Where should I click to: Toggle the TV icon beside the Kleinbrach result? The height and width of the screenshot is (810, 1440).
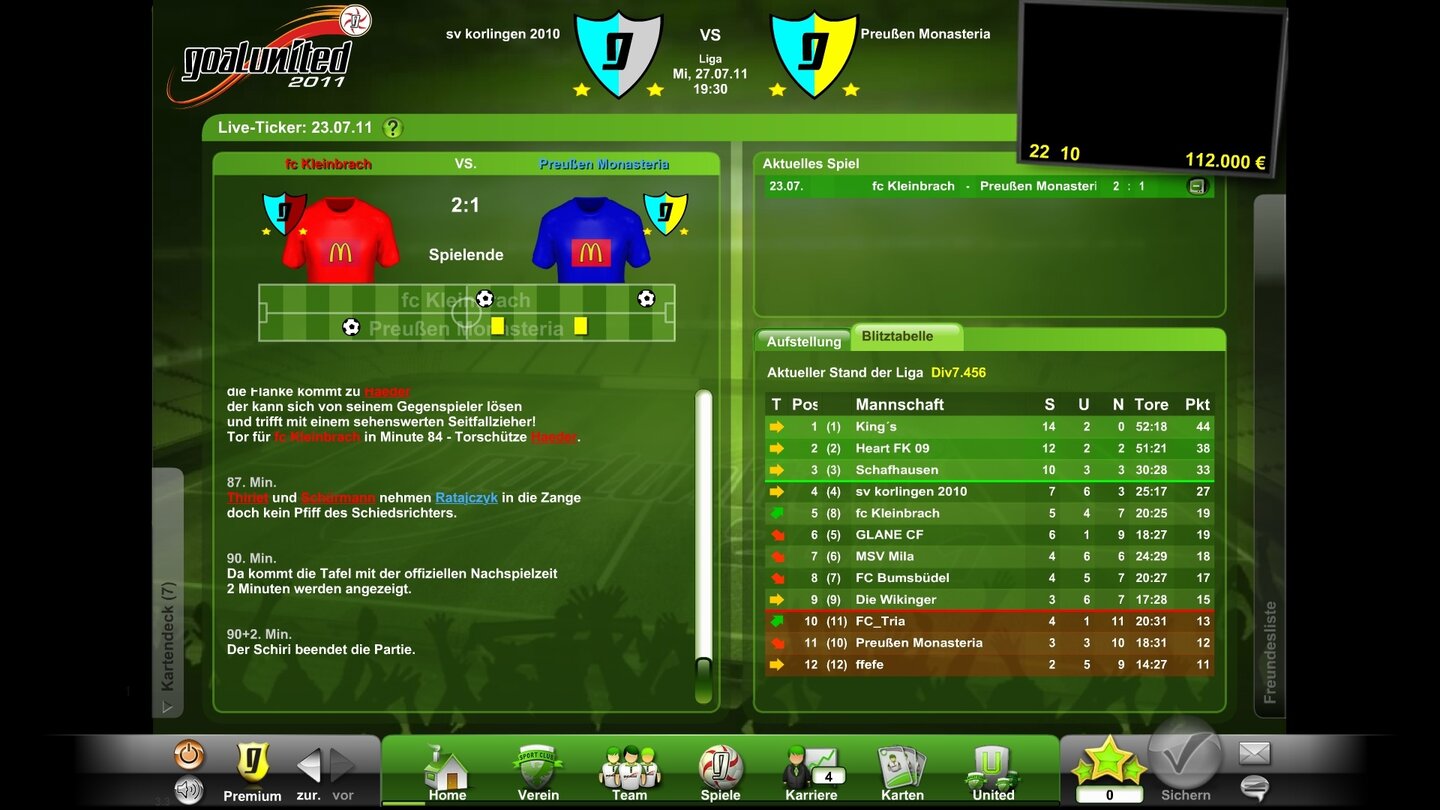point(1195,185)
